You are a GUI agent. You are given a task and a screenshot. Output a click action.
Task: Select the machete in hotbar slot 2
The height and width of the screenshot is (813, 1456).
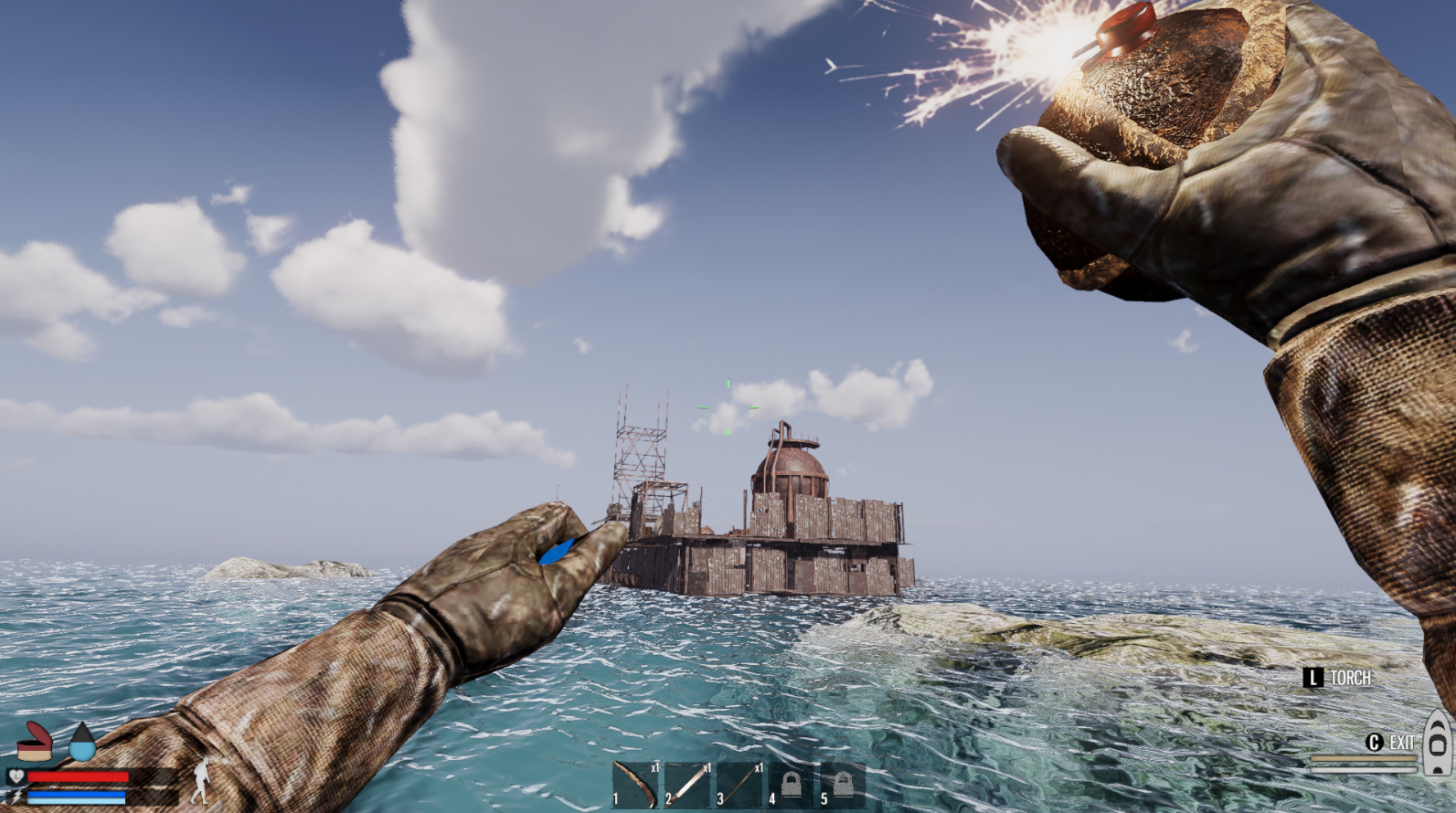point(687,784)
